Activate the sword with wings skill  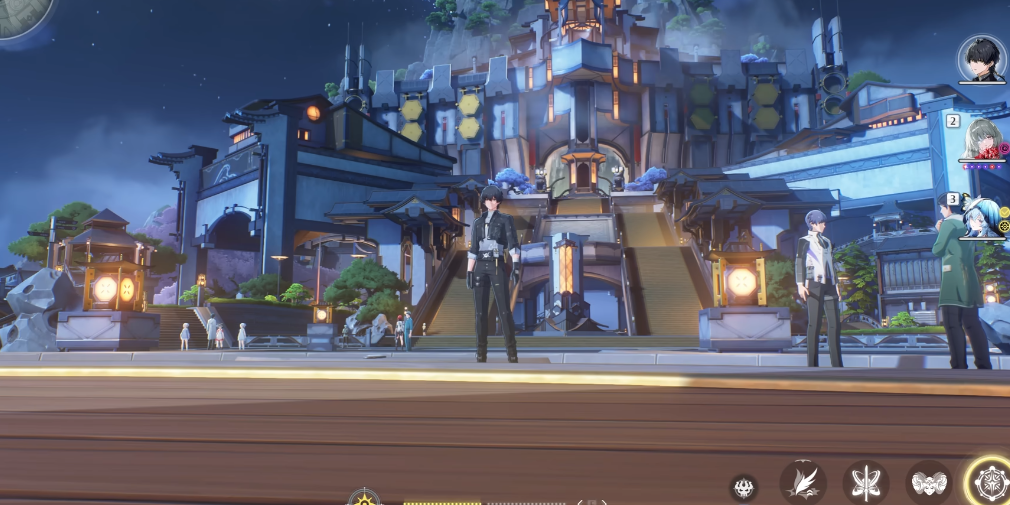point(865,484)
